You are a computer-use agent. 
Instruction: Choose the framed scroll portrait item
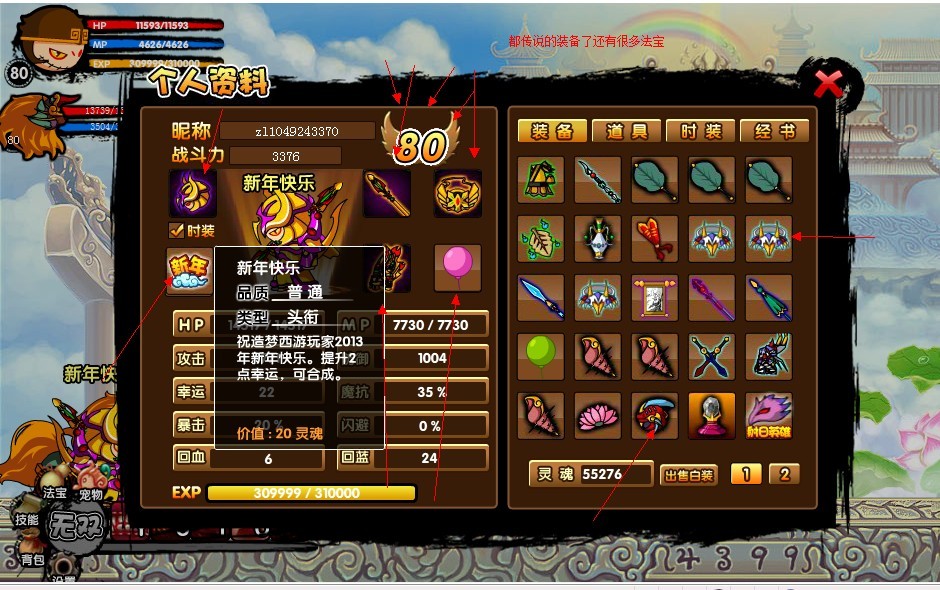click(x=654, y=298)
